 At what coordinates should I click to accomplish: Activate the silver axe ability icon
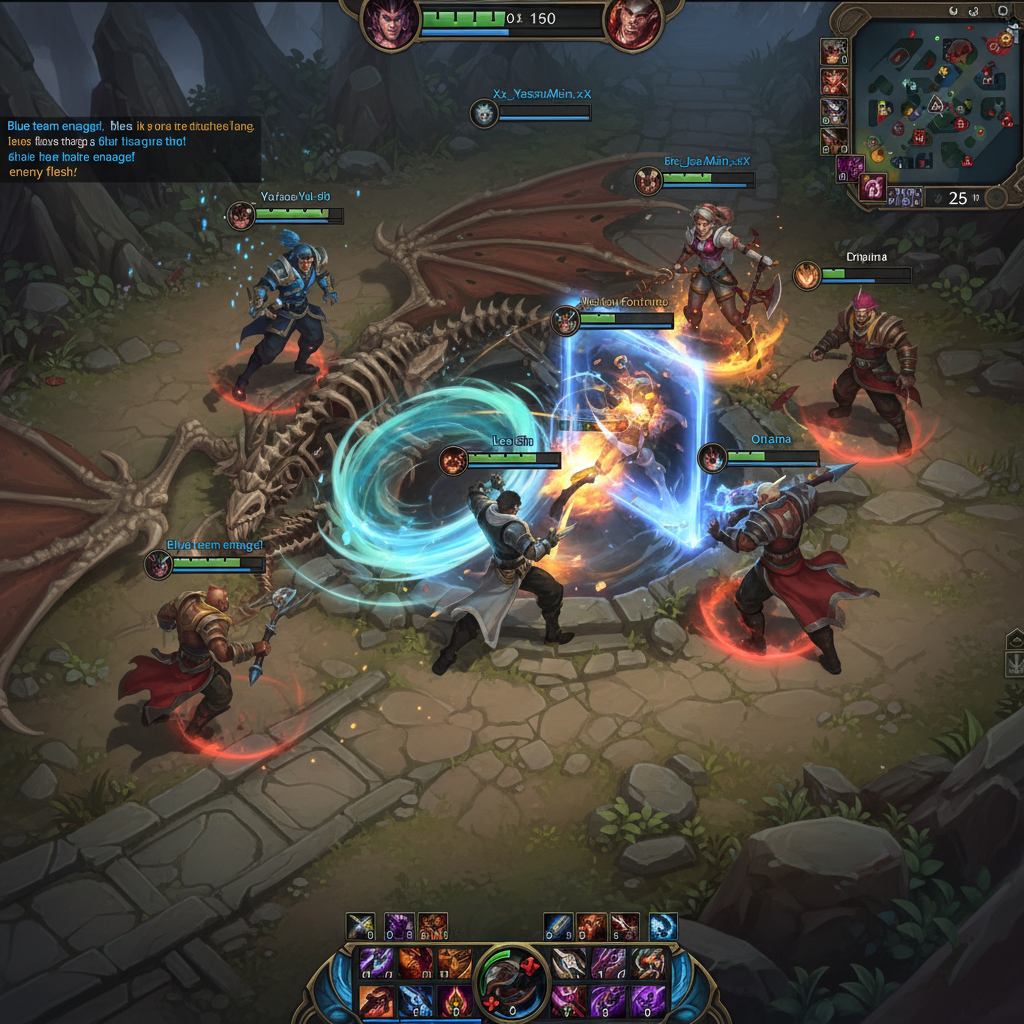click(x=570, y=964)
